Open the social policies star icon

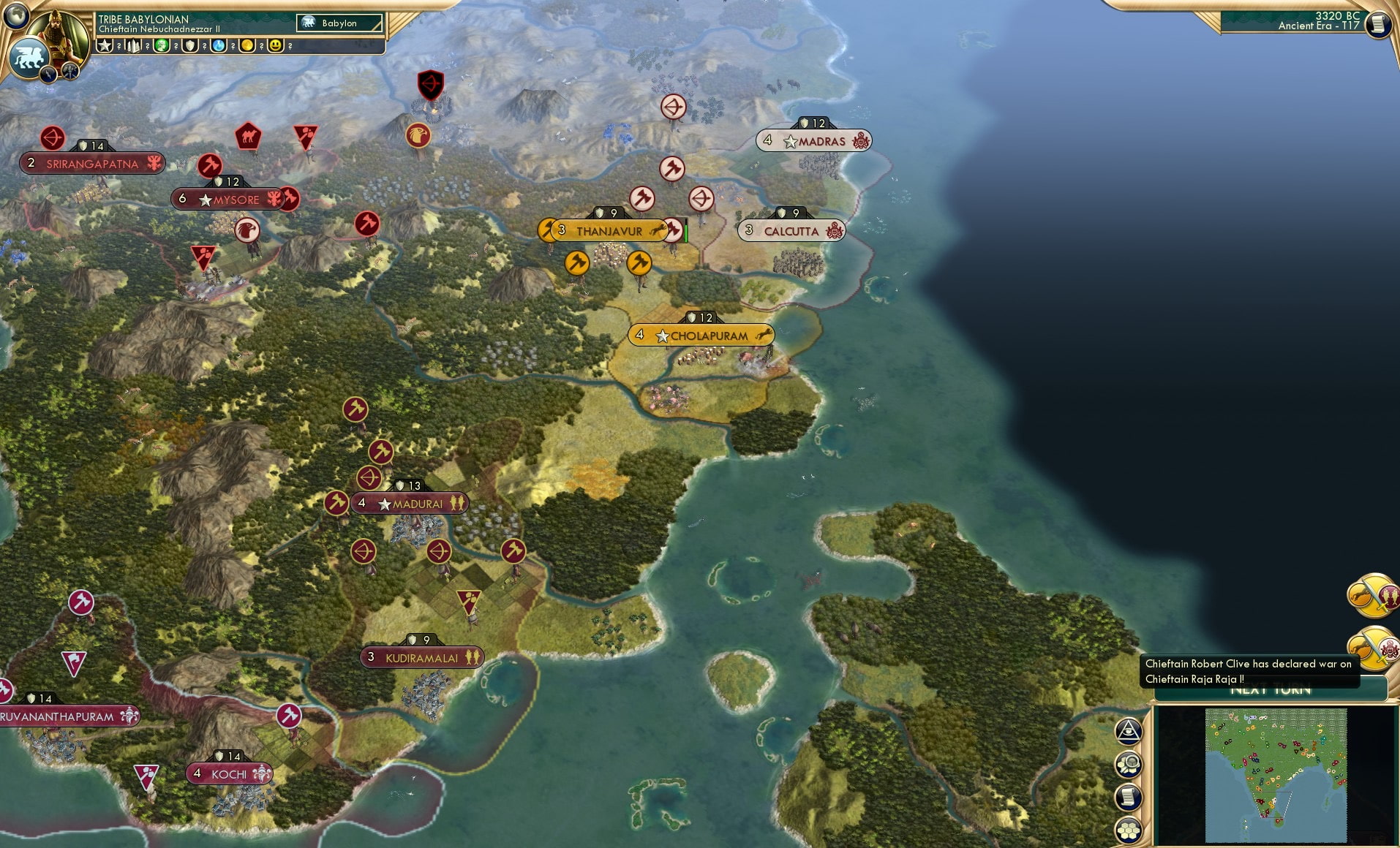coord(105,45)
